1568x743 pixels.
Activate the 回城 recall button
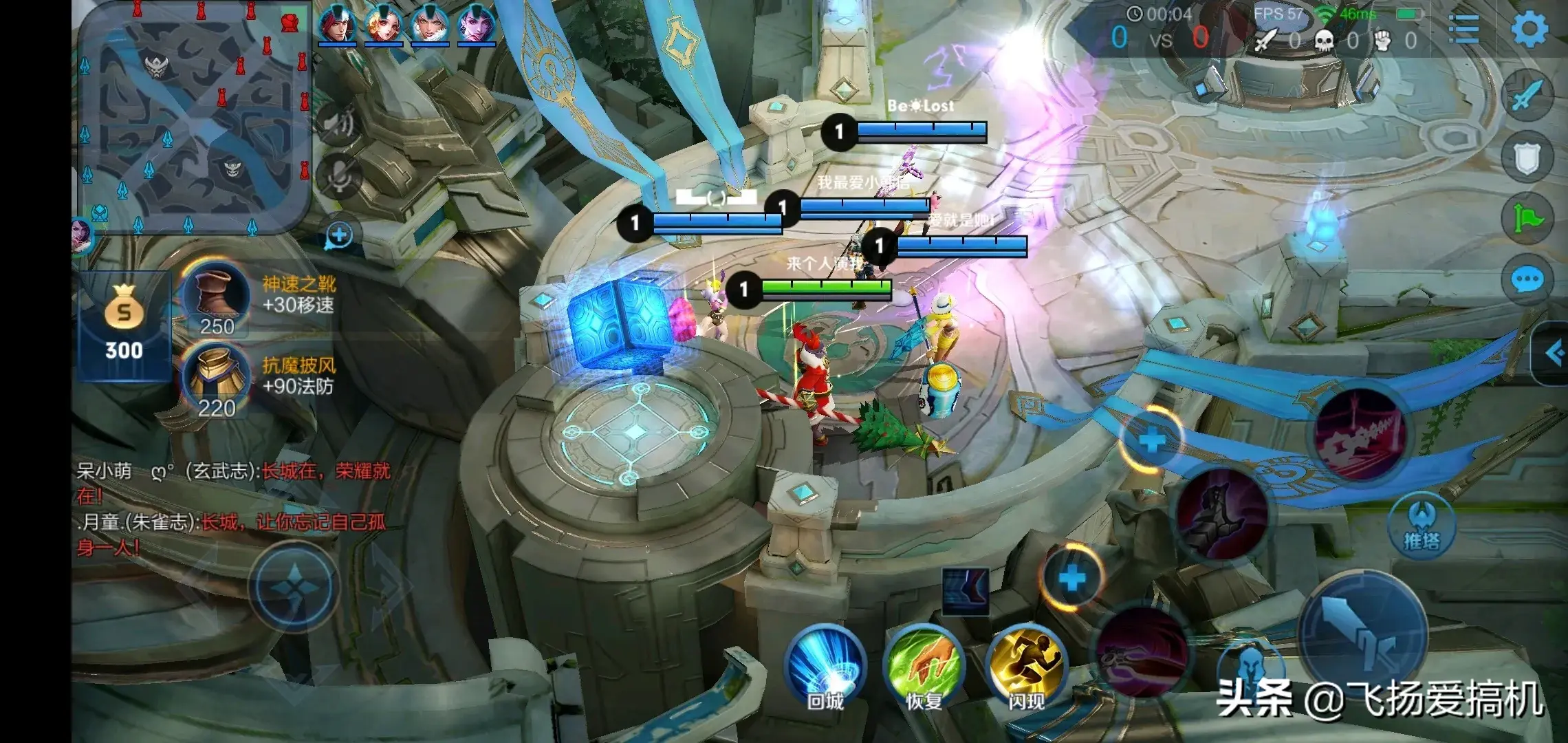(825, 667)
